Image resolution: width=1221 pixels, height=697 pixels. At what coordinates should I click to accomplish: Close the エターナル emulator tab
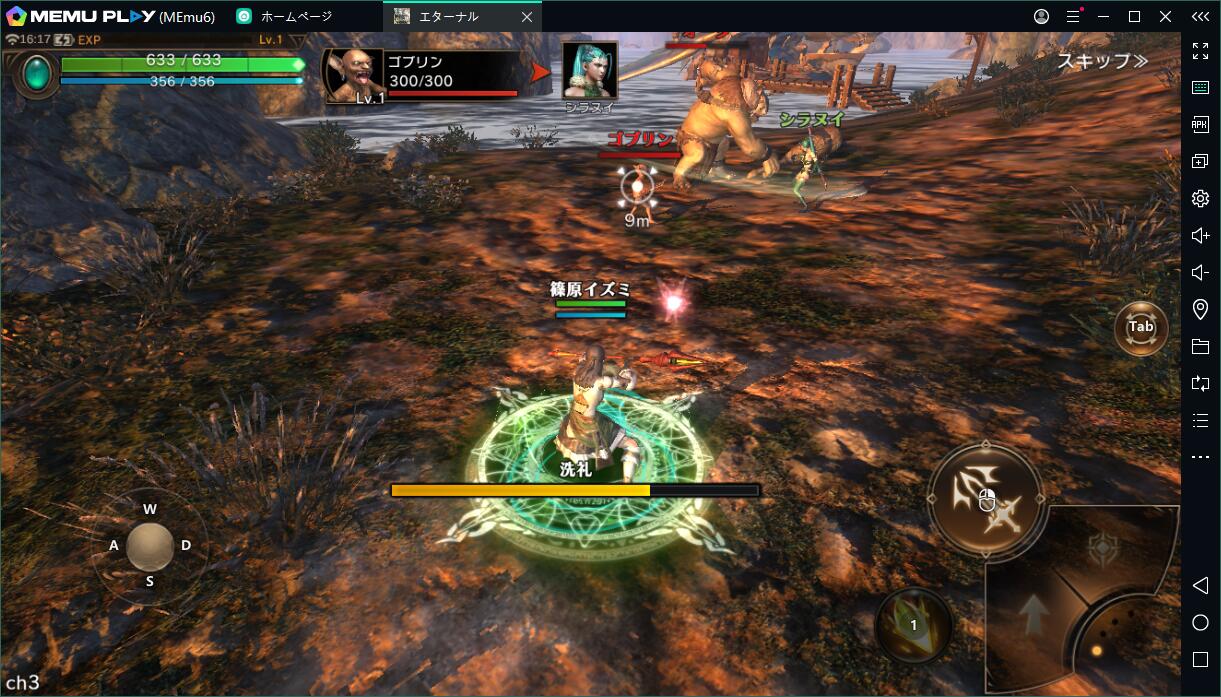click(526, 17)
